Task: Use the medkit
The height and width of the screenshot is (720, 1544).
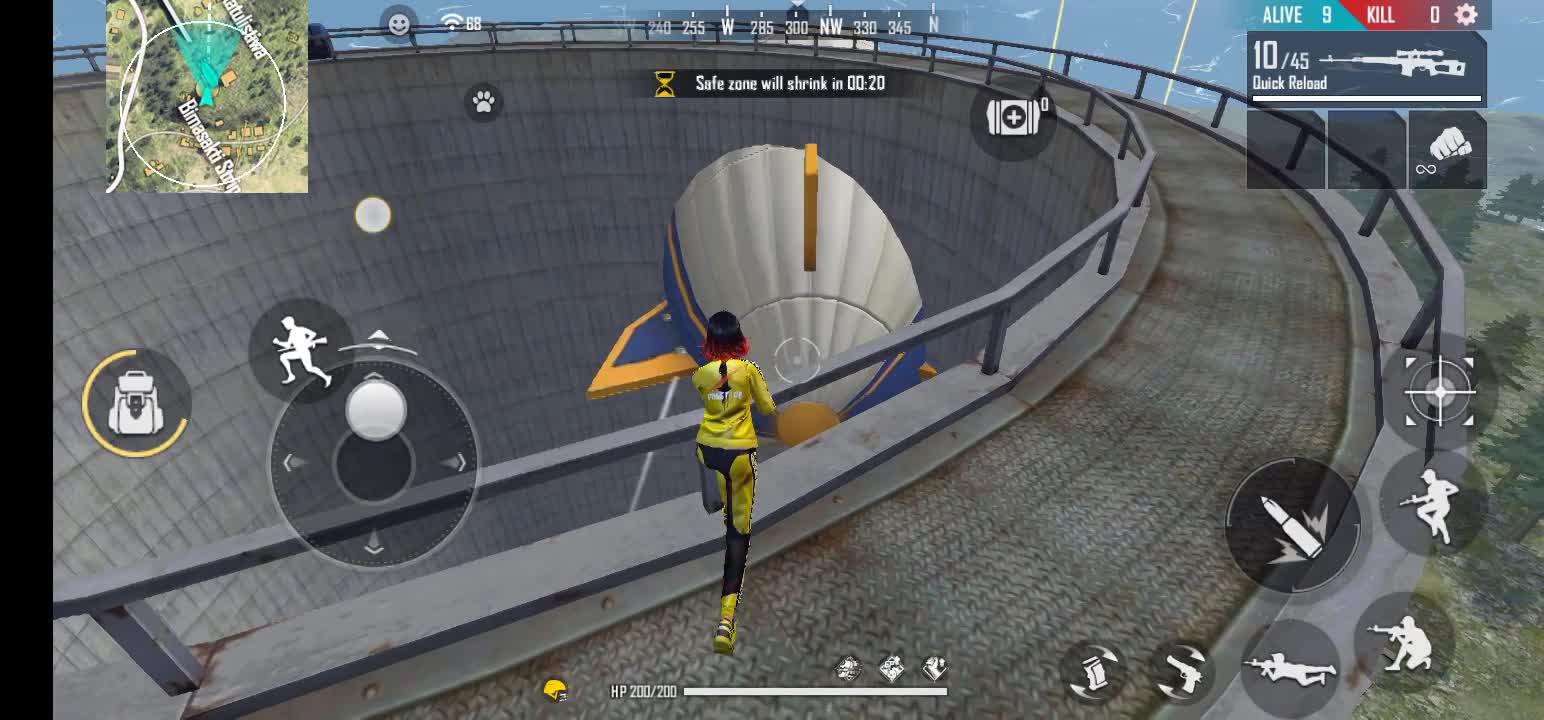Action: [x=1014, y=118]
